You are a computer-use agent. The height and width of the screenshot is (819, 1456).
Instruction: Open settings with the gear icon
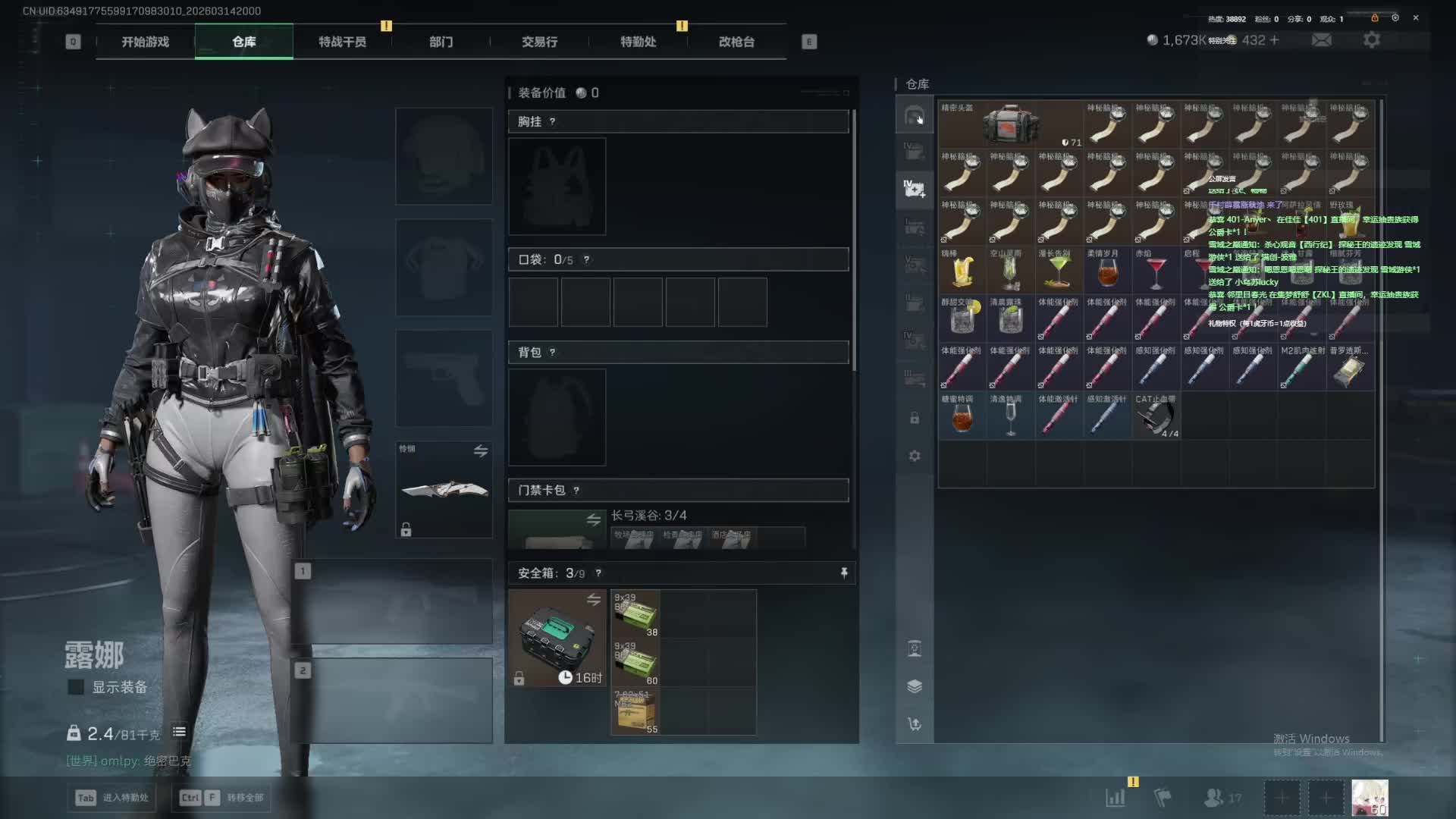(1371, 40)
